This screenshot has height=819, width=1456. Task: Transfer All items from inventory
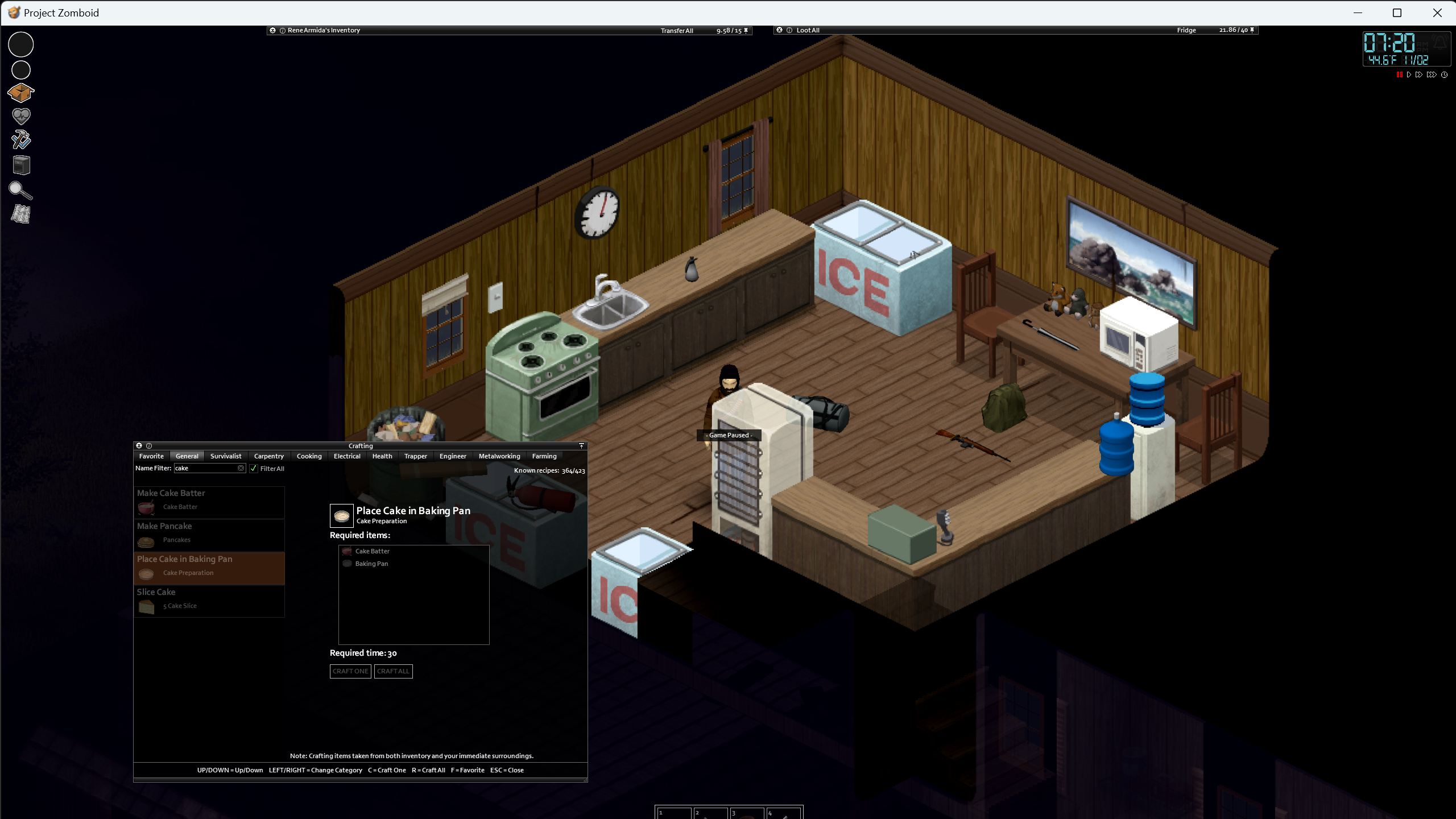tap(677, 31)
